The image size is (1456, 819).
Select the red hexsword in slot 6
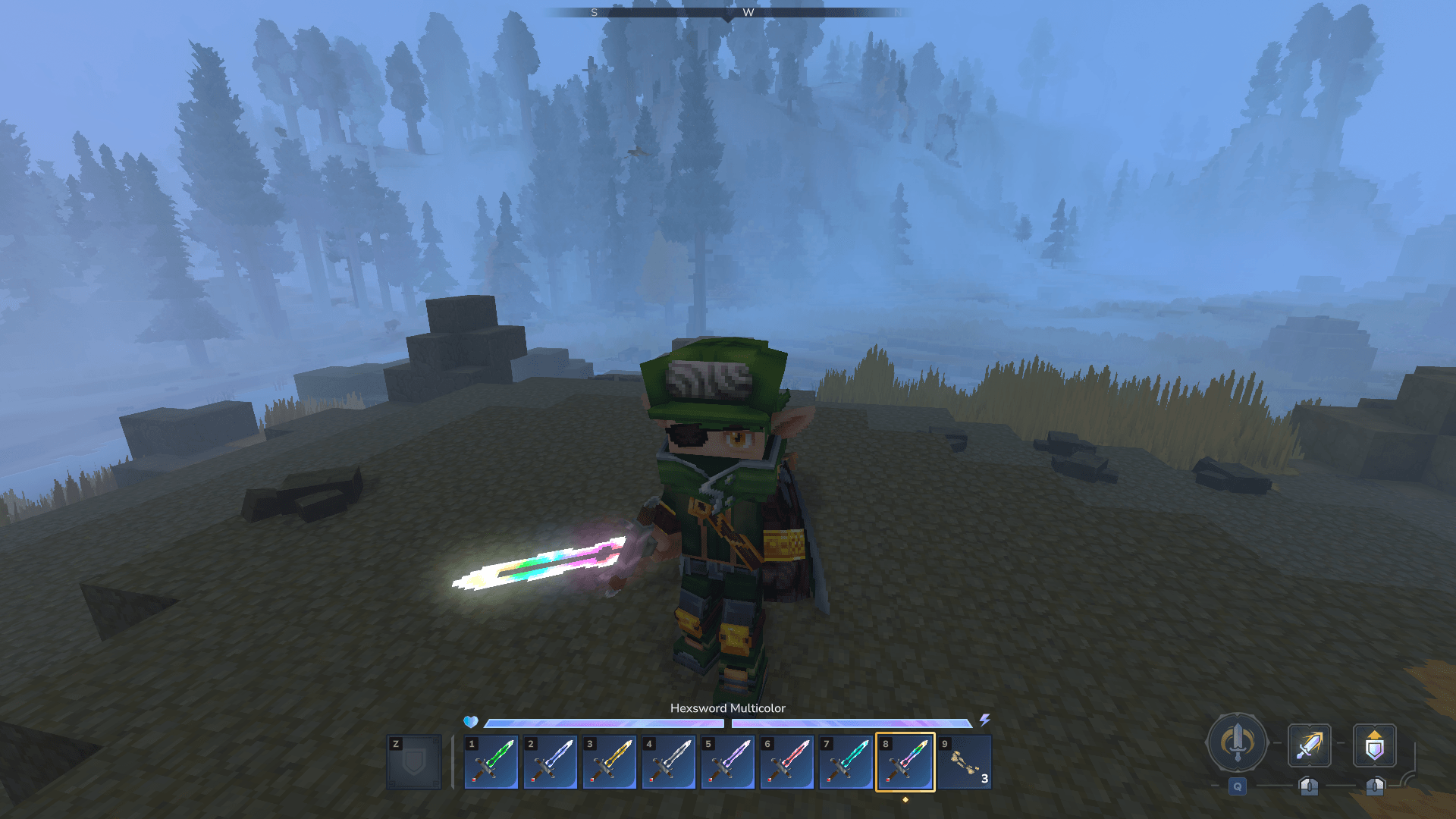point(787,762)
